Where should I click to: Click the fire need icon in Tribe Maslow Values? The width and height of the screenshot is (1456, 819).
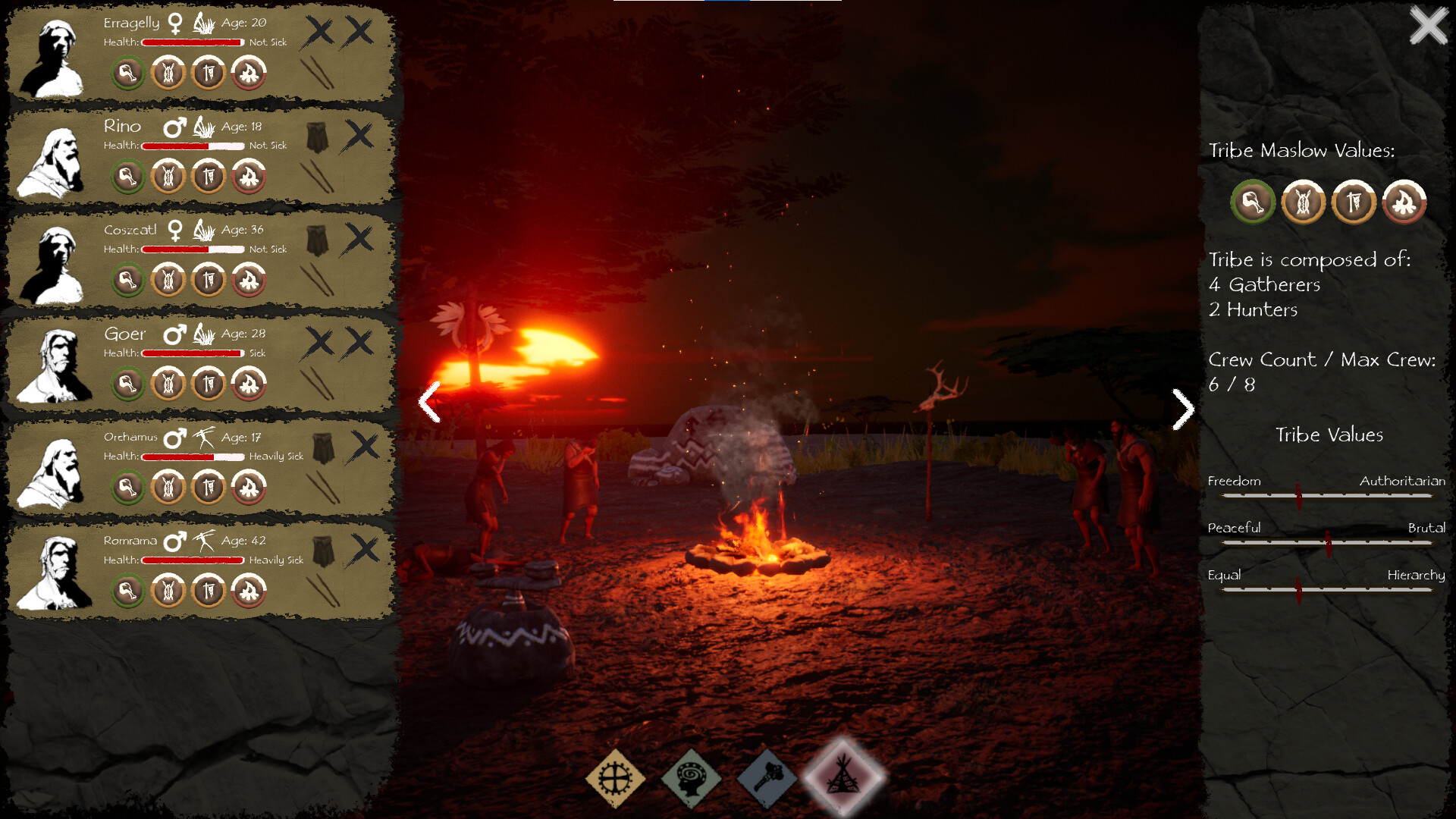(1404, 202)
